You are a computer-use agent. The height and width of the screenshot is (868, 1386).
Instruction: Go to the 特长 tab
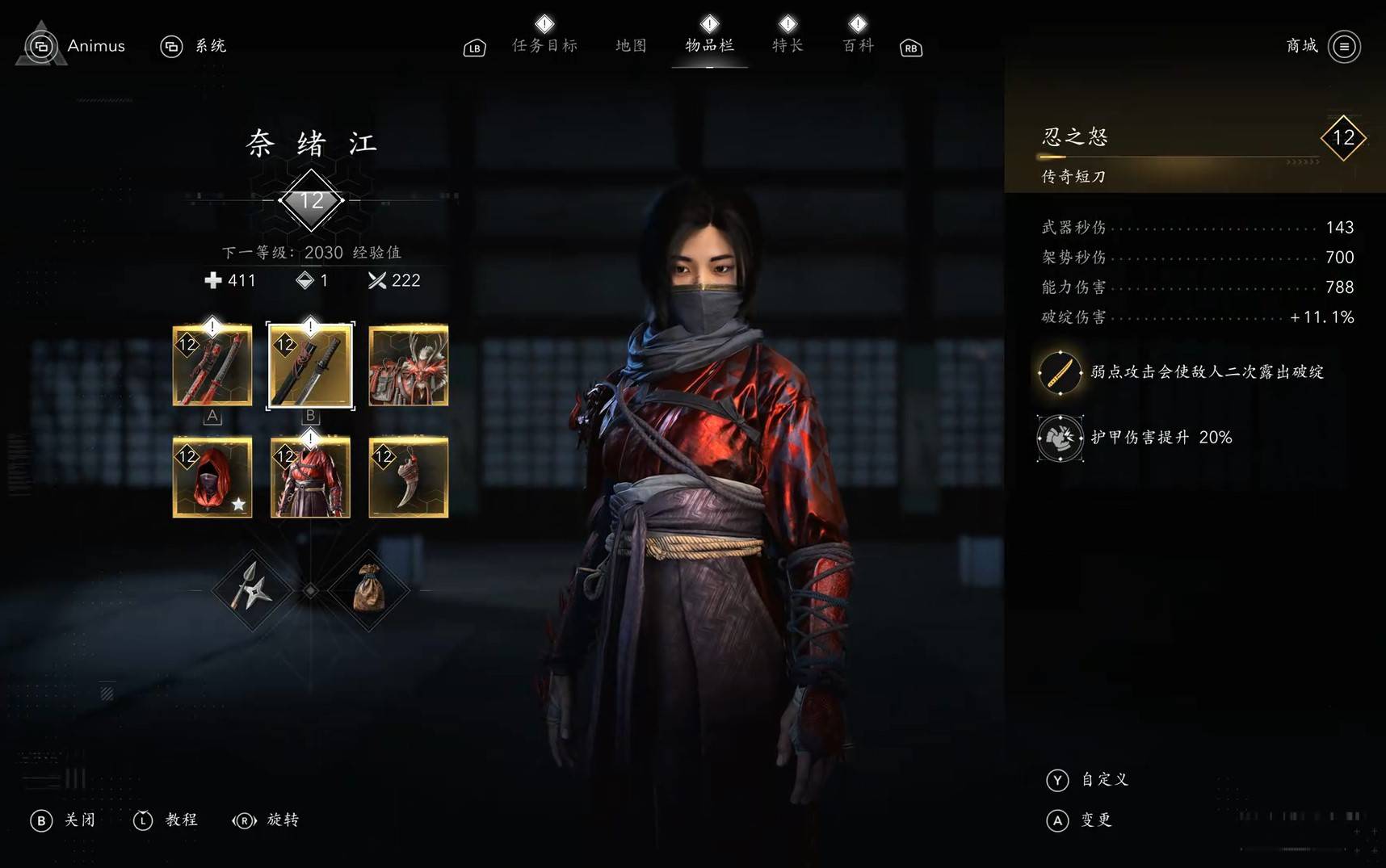pos(787,46)
